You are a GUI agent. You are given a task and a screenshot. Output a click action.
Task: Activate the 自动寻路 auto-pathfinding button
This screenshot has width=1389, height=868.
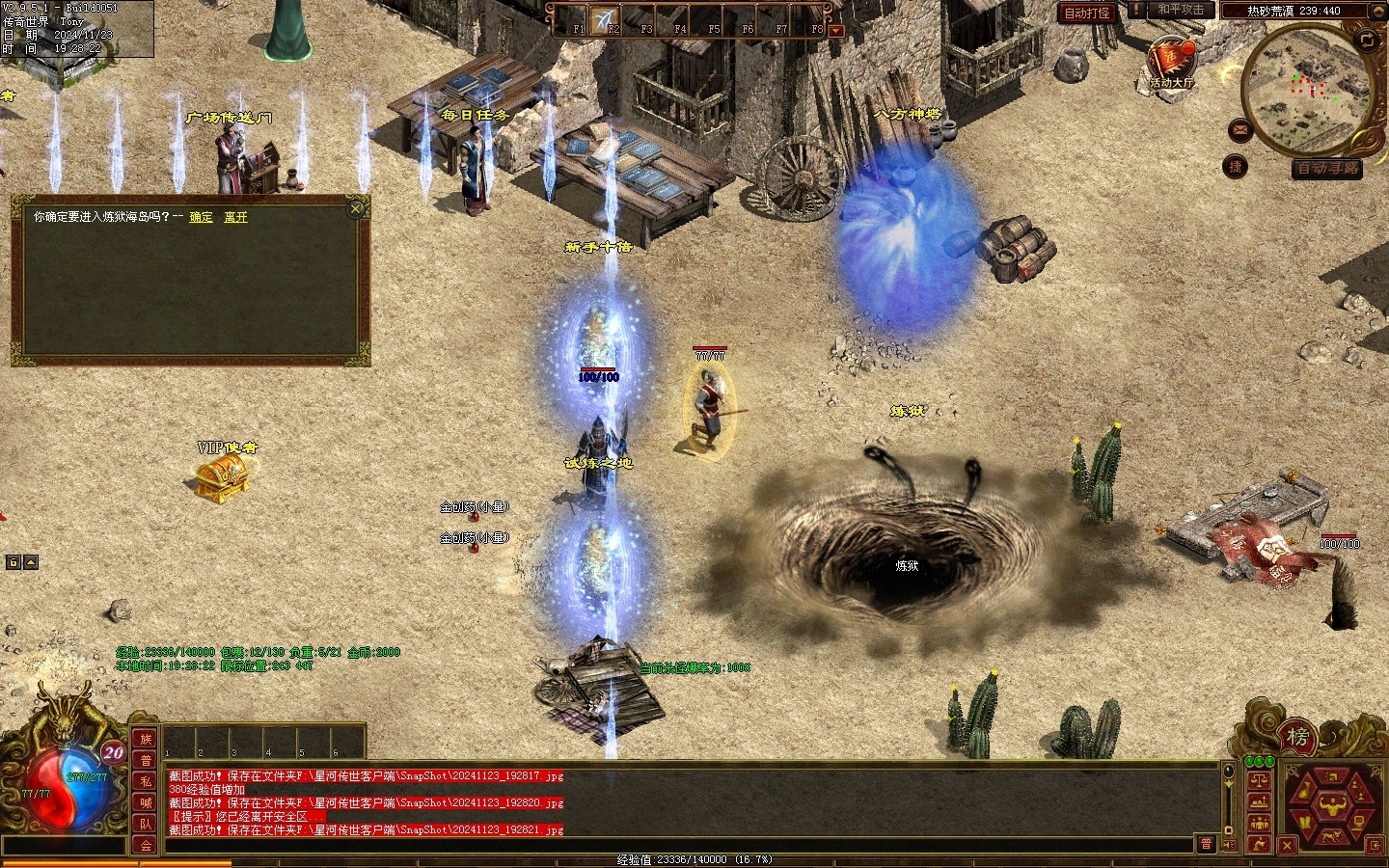[x=1327, y=168]
